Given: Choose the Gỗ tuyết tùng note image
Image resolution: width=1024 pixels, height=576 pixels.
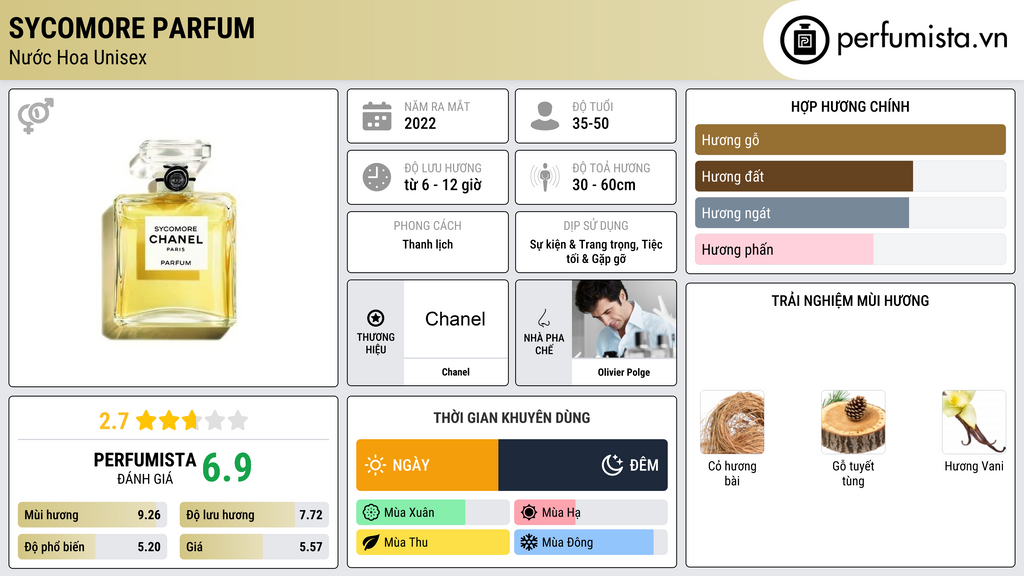Looking at the screenshot, I should coord(853,422).
